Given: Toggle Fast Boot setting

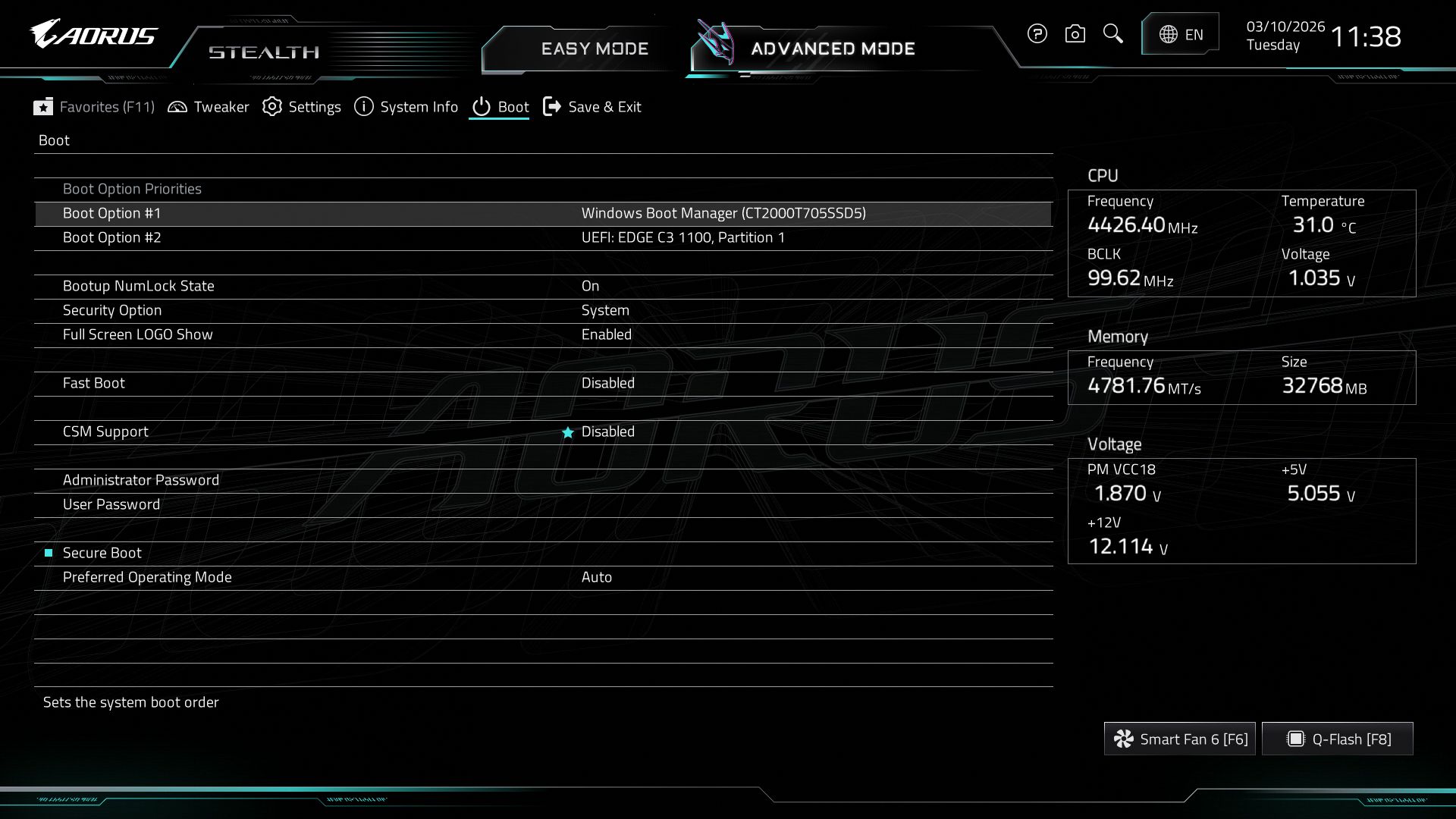Looking at the screenshot, I should [607, 383].
